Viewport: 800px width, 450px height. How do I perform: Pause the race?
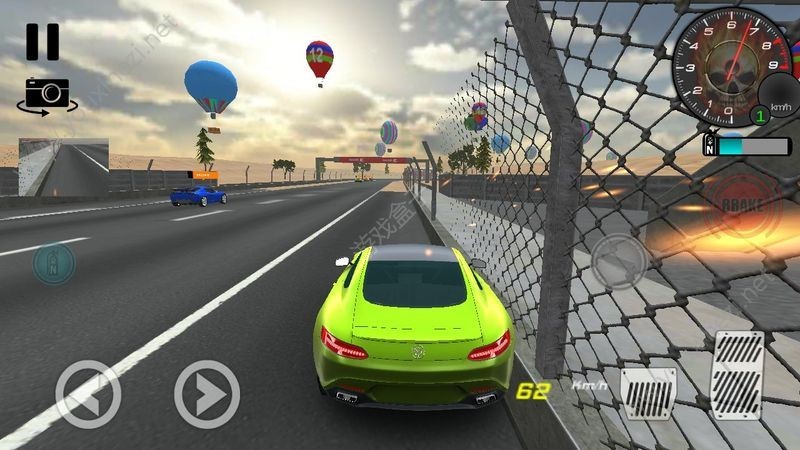click(42, 42)
